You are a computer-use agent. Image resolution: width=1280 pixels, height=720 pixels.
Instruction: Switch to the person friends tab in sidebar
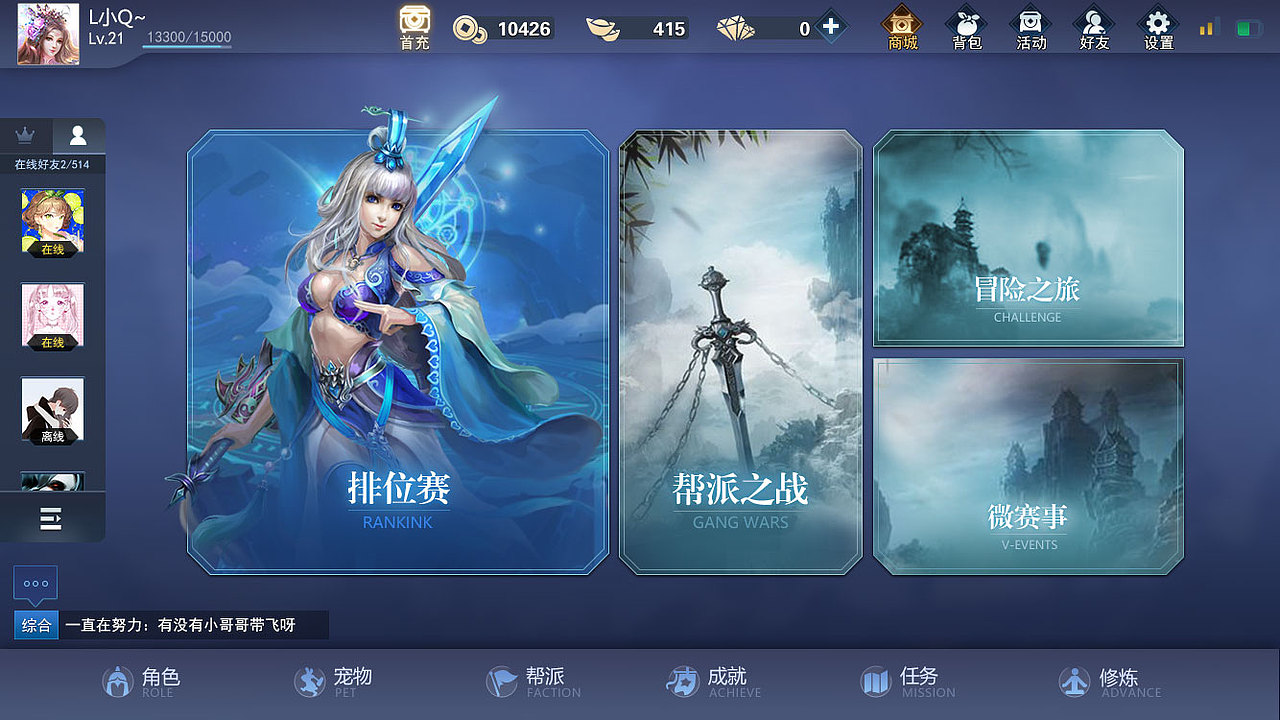[79, 135]
